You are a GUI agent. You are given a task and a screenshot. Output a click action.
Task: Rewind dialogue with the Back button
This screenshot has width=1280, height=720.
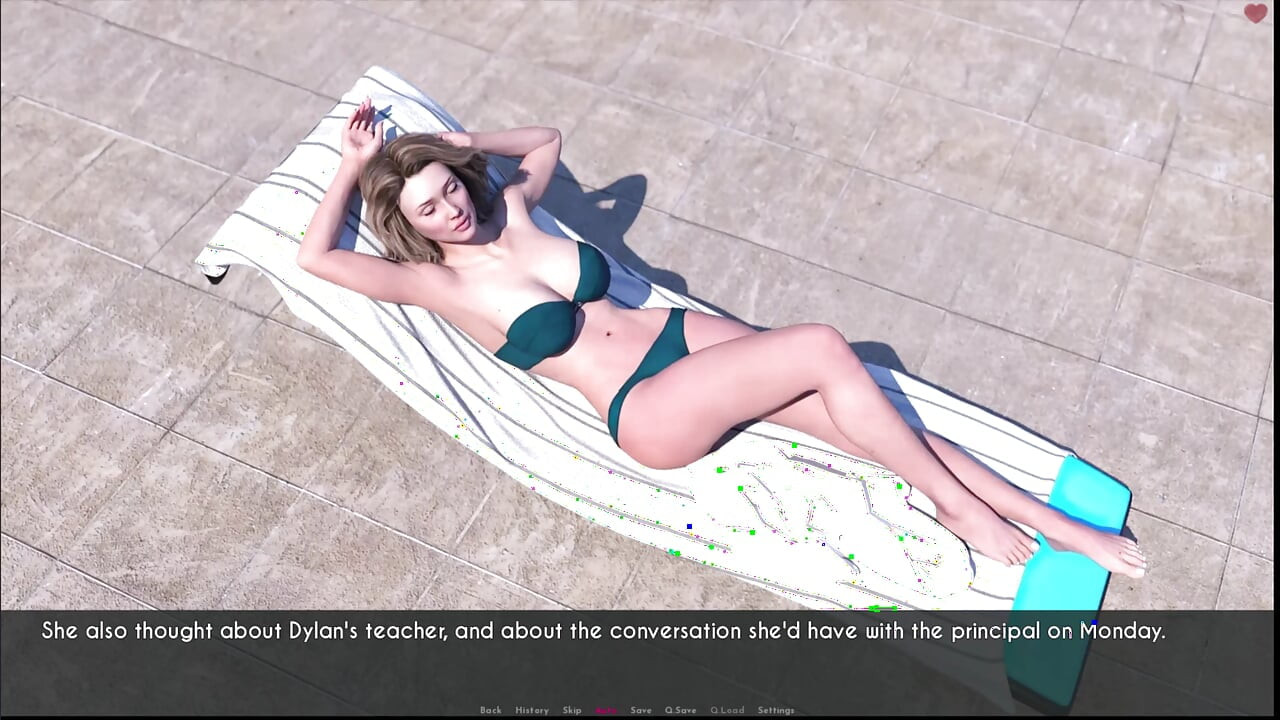tap(491, 710)
